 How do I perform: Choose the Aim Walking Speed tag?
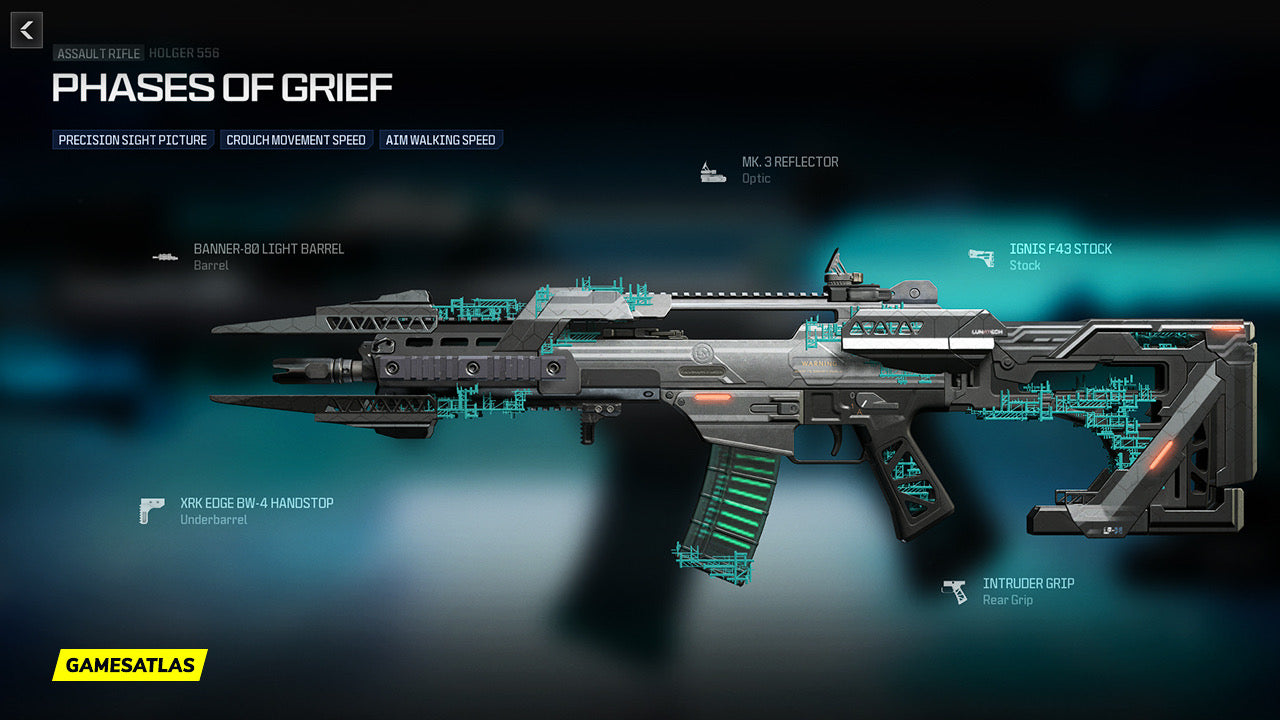(x=440, y=140)
